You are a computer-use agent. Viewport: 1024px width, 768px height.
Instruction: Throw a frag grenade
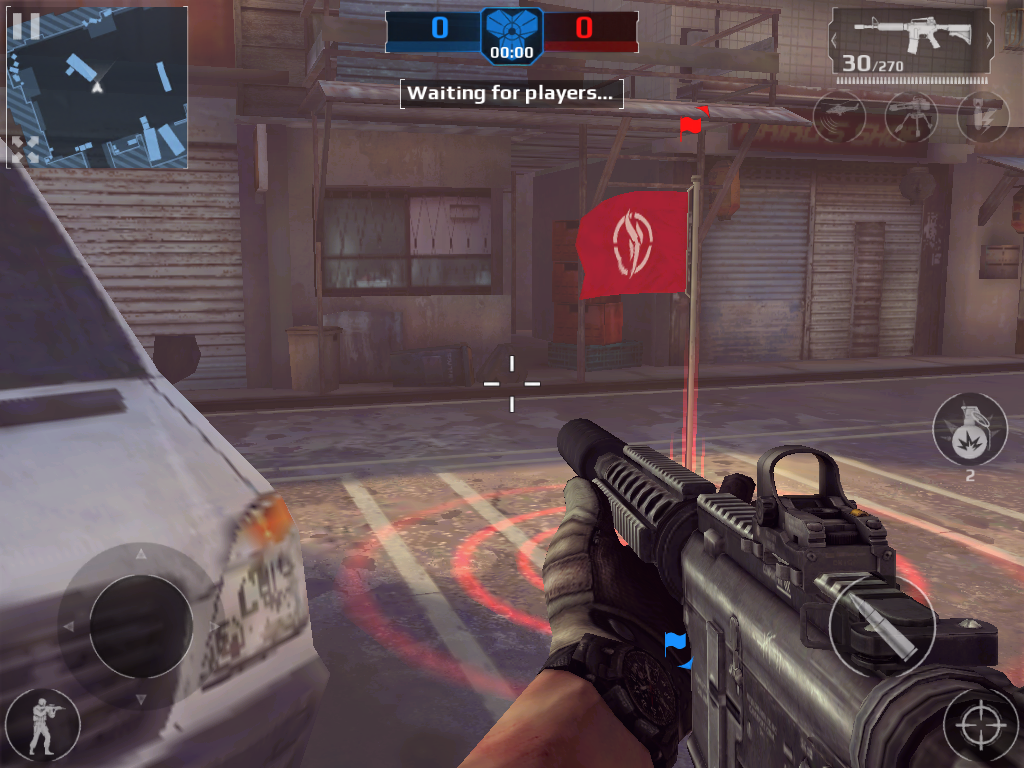click(x=969, y=430)
